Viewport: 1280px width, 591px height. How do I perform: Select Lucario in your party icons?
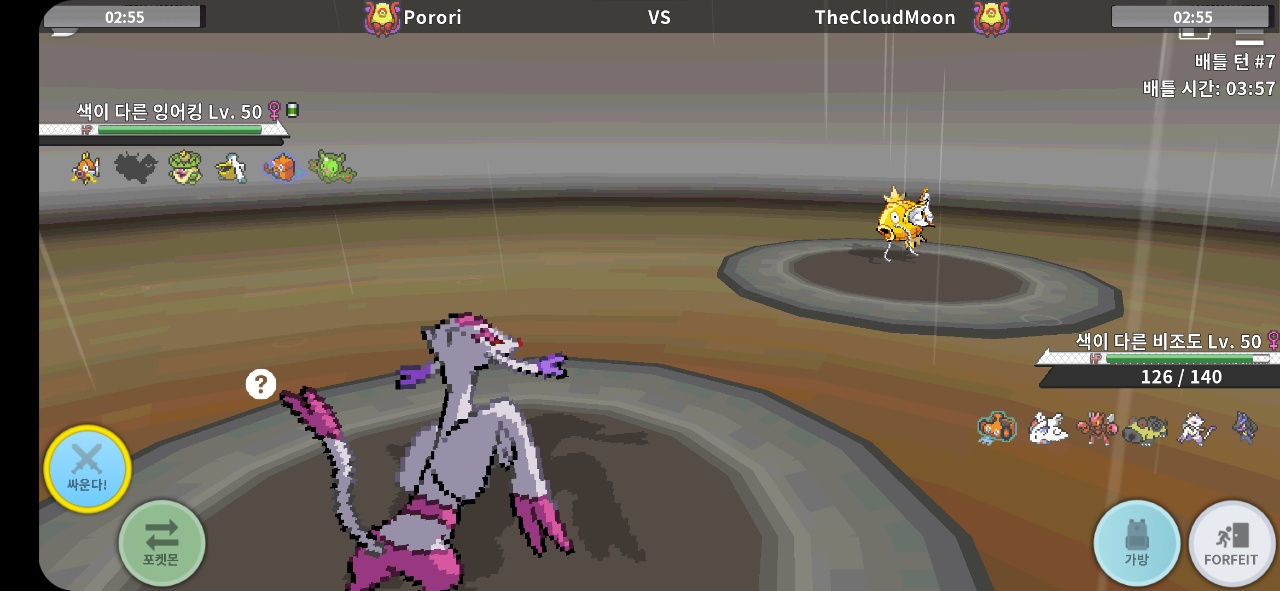pos(1245,427)
